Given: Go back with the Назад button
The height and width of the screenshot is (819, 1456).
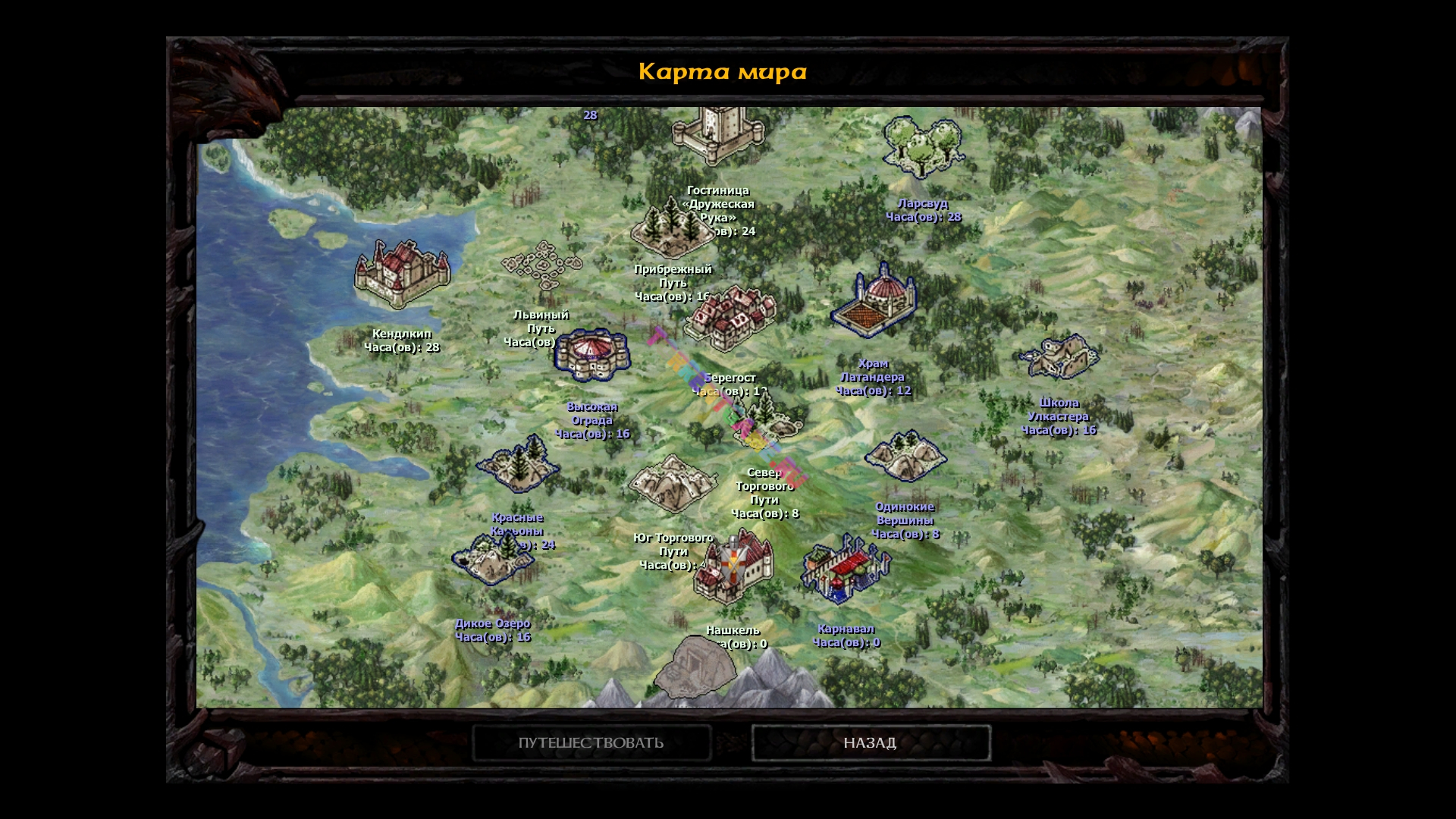Looking at the screenshot, I should point(870,742).
